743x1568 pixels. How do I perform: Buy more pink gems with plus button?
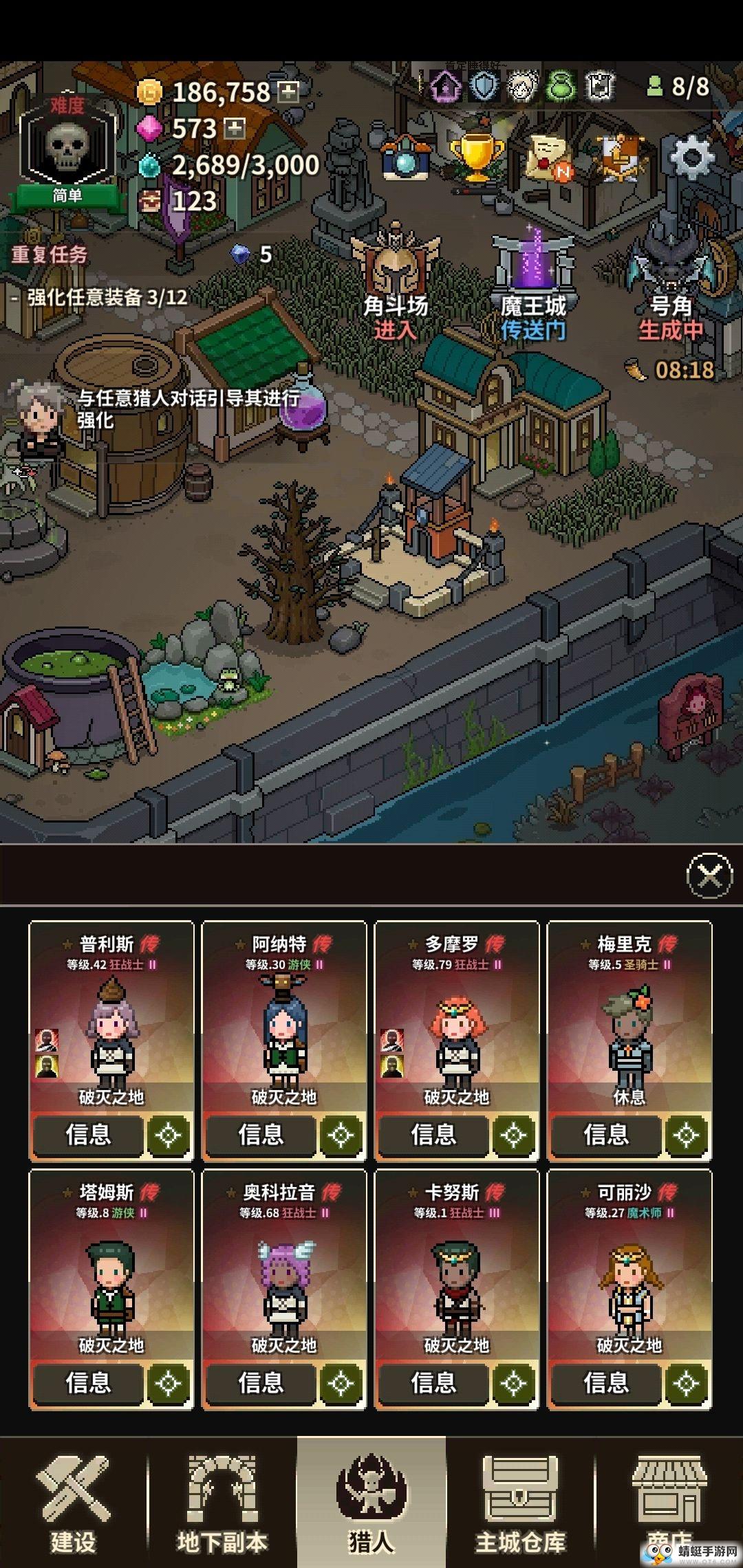tap(235, 129)
